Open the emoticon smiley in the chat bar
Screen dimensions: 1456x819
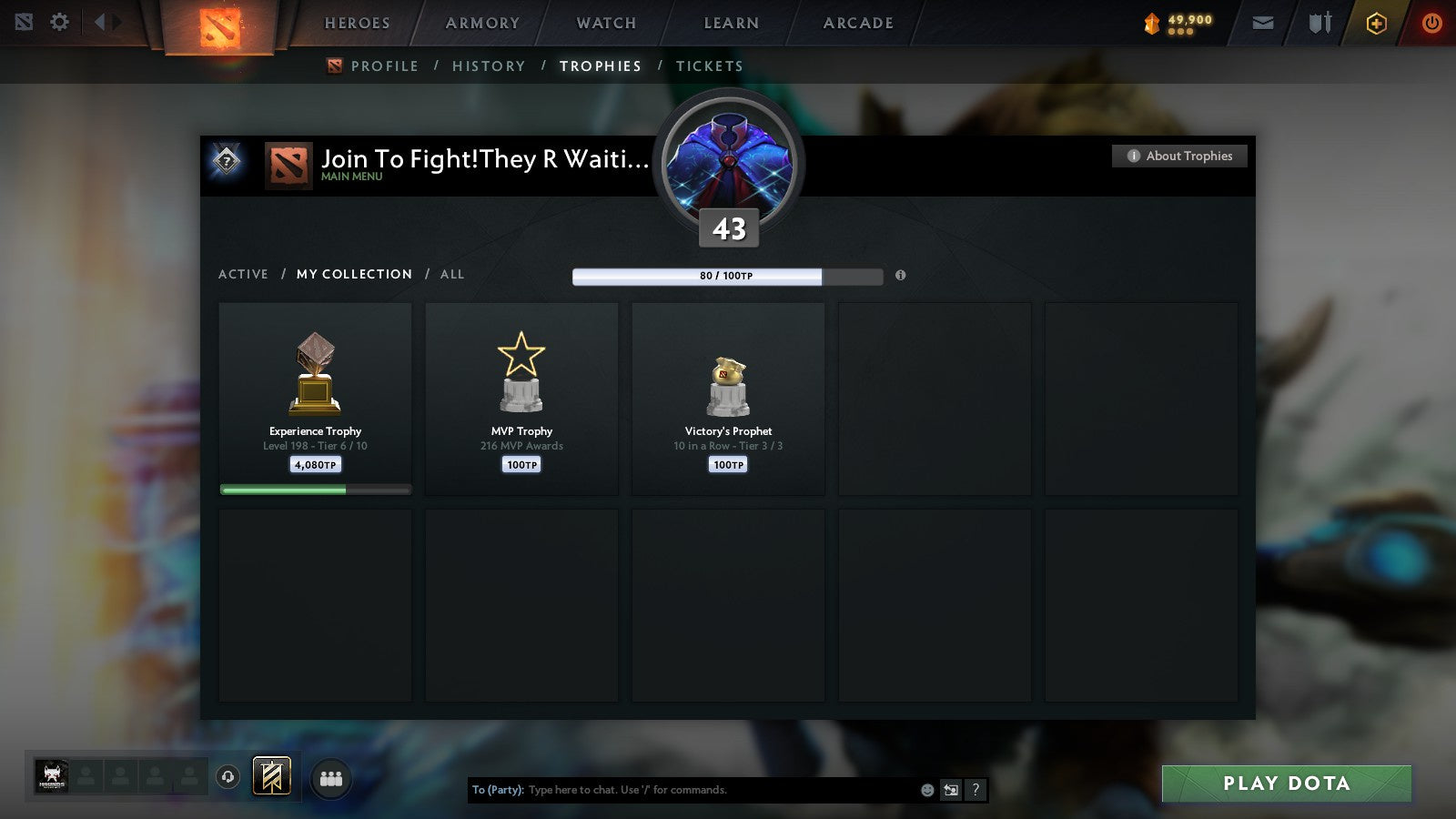pyautogui.click(x=926, y=790)
